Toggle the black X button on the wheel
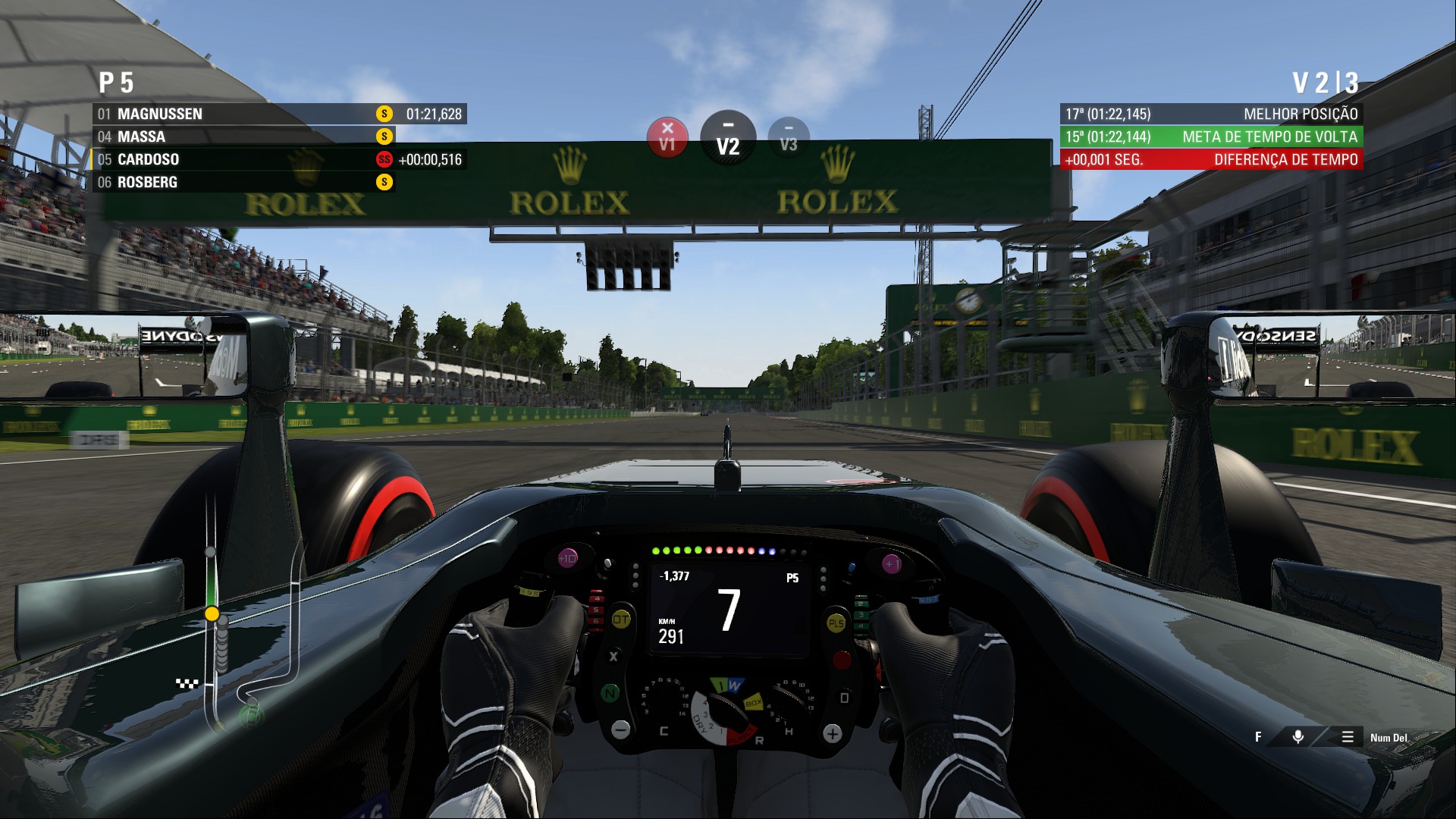Viewport: 1456px width, 819px height. click(x=614, y=655)
